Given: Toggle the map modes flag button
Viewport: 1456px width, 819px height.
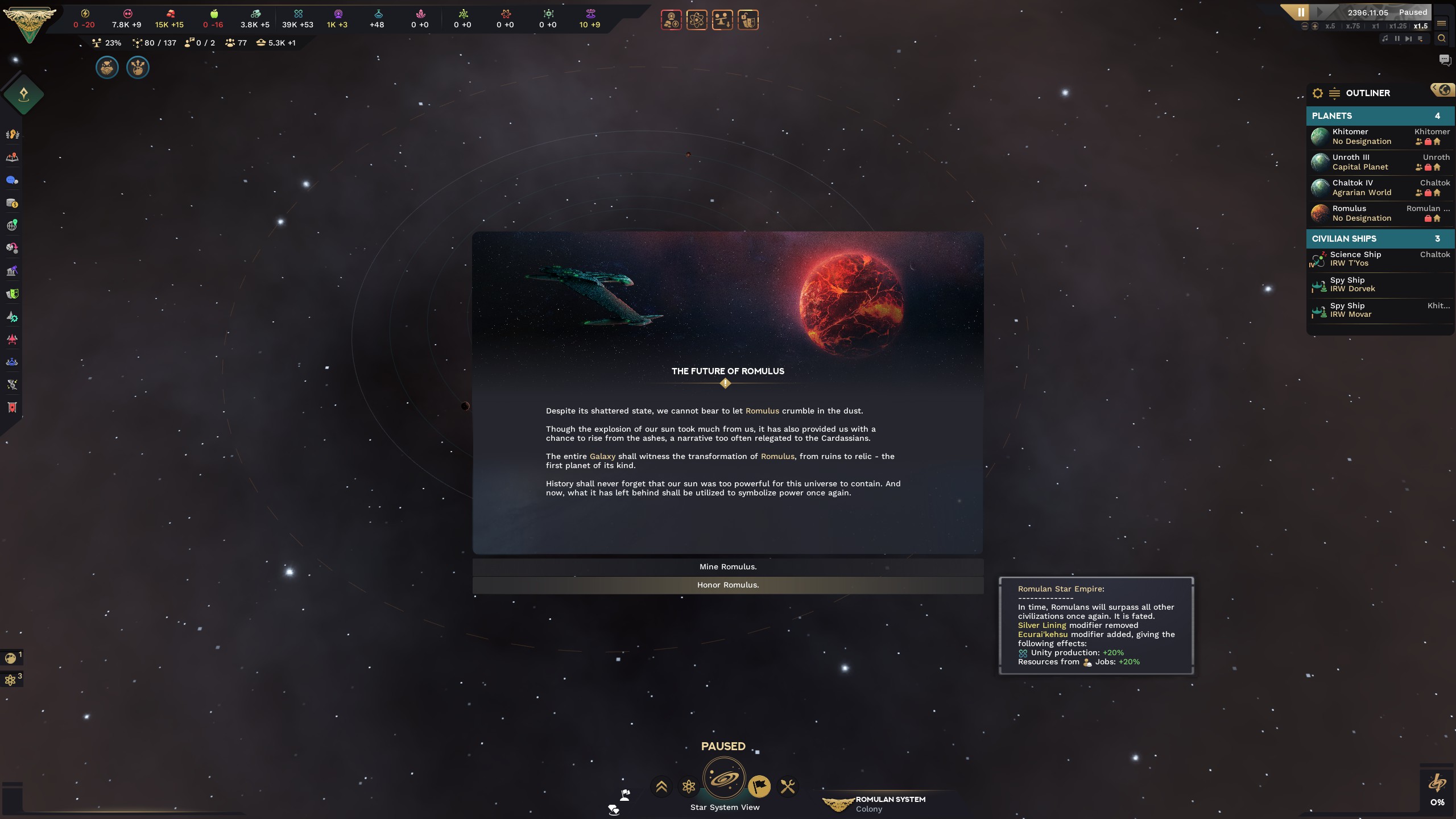Looking at the screenshot, I should 760,787.
